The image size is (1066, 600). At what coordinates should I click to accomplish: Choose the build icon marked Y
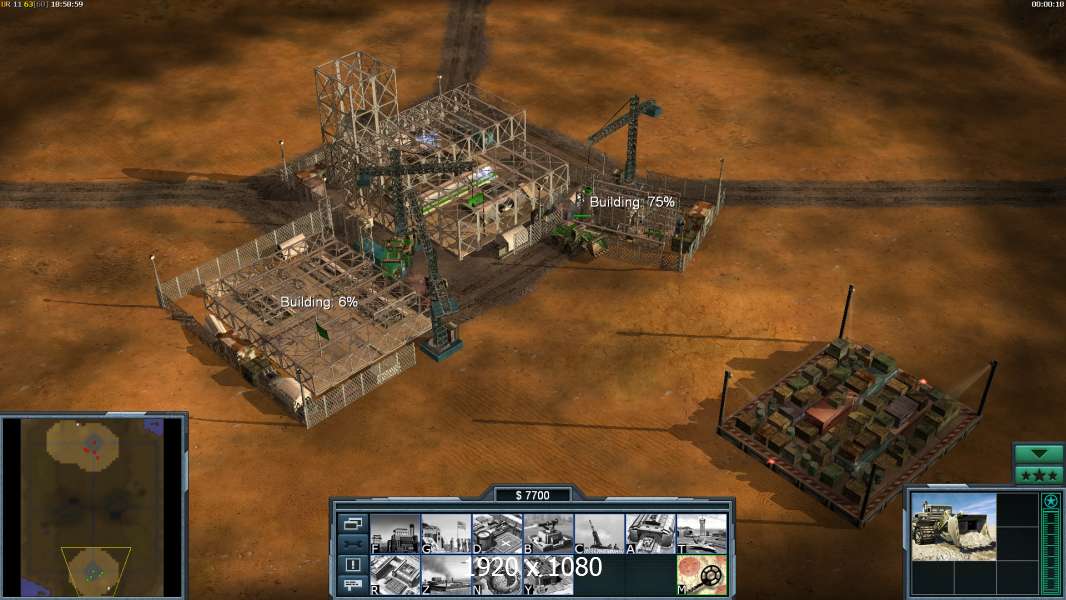pos(548,575)
